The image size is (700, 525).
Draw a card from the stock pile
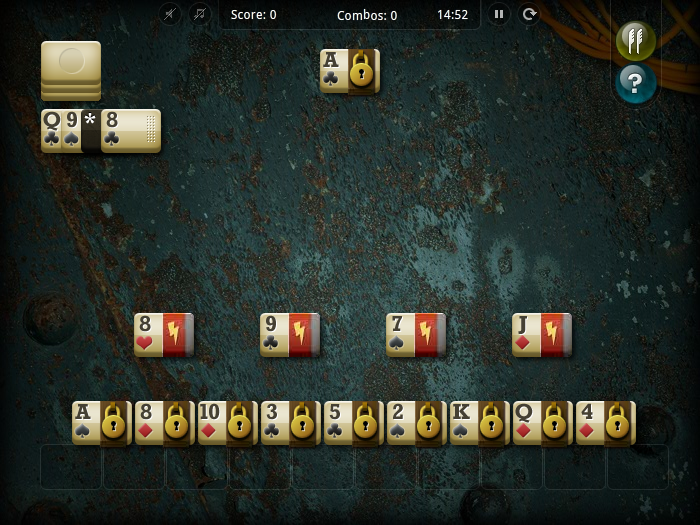point(71,69)
